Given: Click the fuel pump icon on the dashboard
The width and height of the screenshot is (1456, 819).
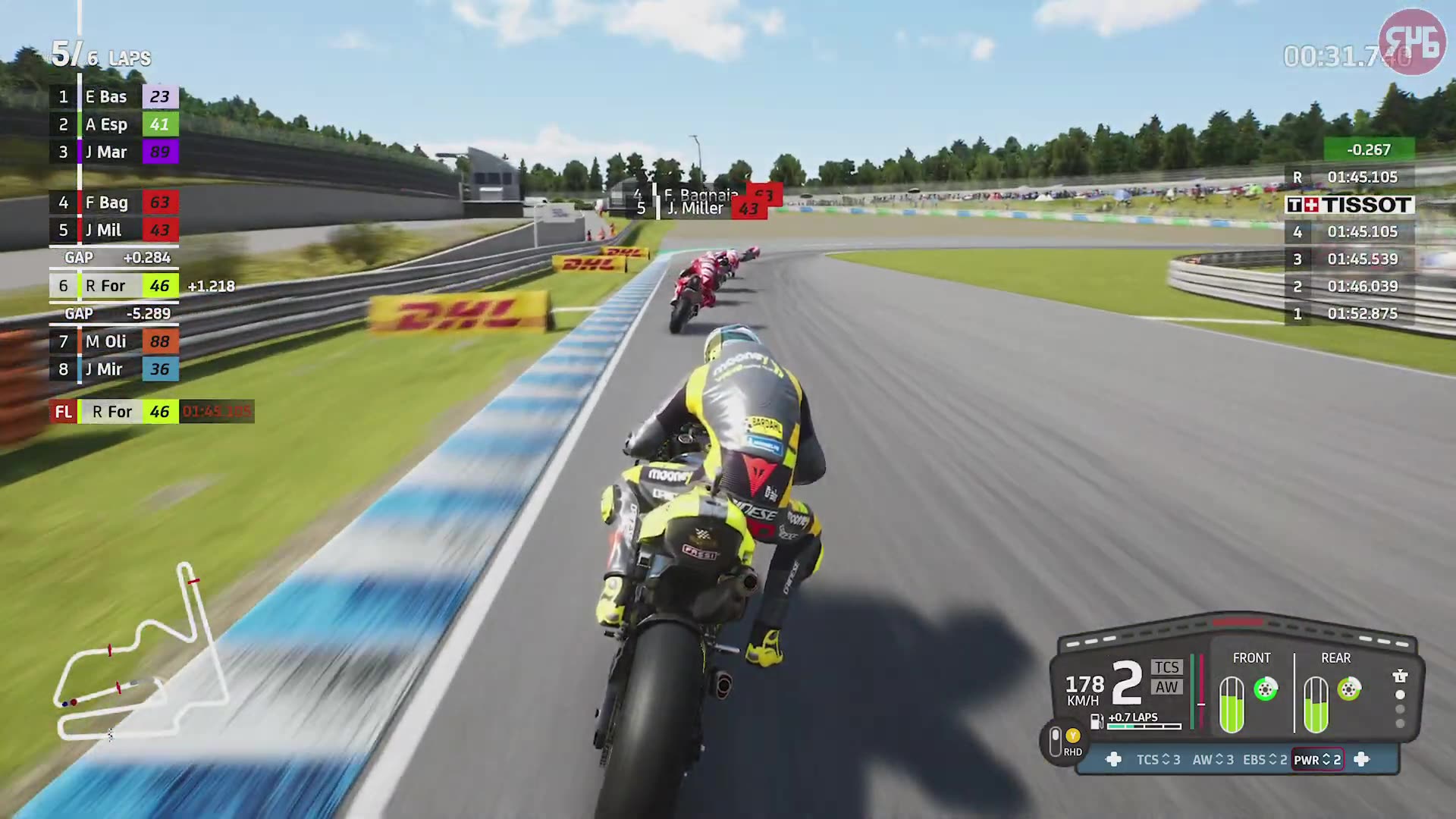Looking at the screenshot, I should pos(1096,720).
